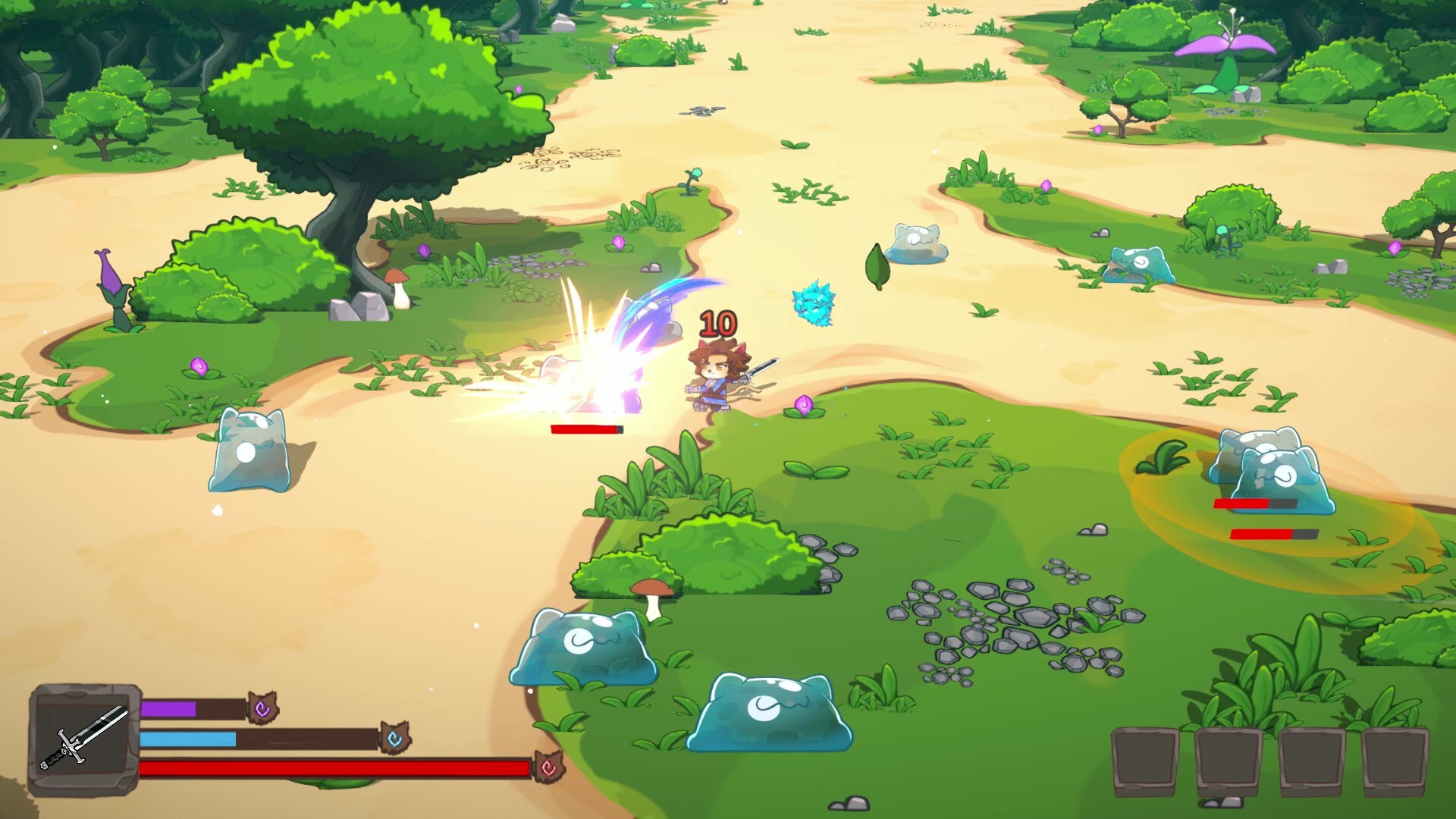Click the slime resting on the left sand path

(252, 451)
